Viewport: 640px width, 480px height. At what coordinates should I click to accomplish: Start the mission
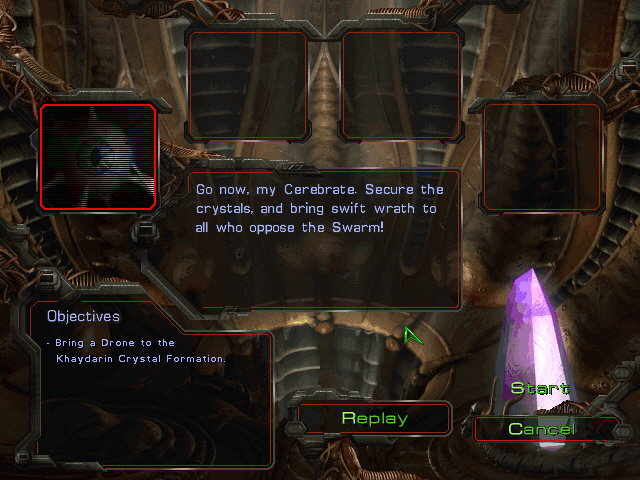pyautogui.click(x=540, y=388)
